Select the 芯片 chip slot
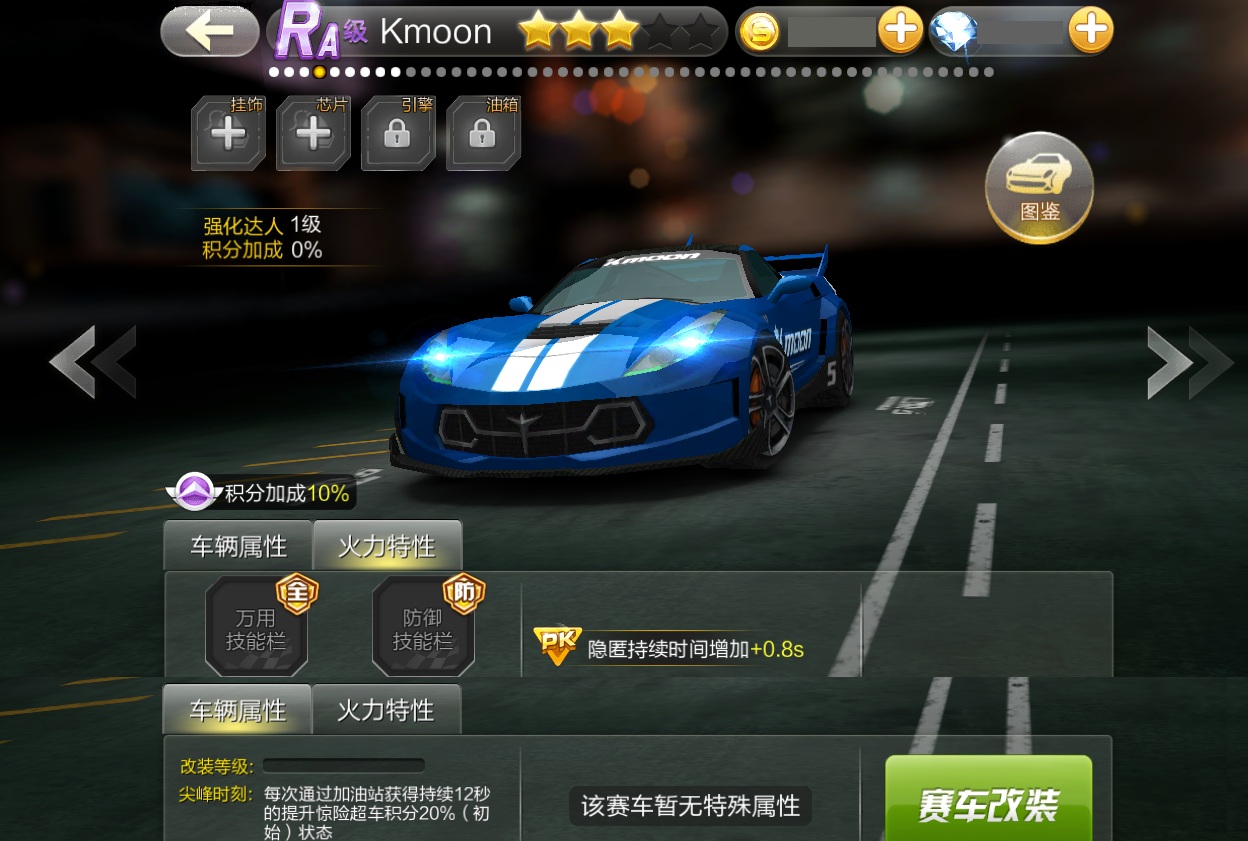1248x841 pixels. coord(314,133)
